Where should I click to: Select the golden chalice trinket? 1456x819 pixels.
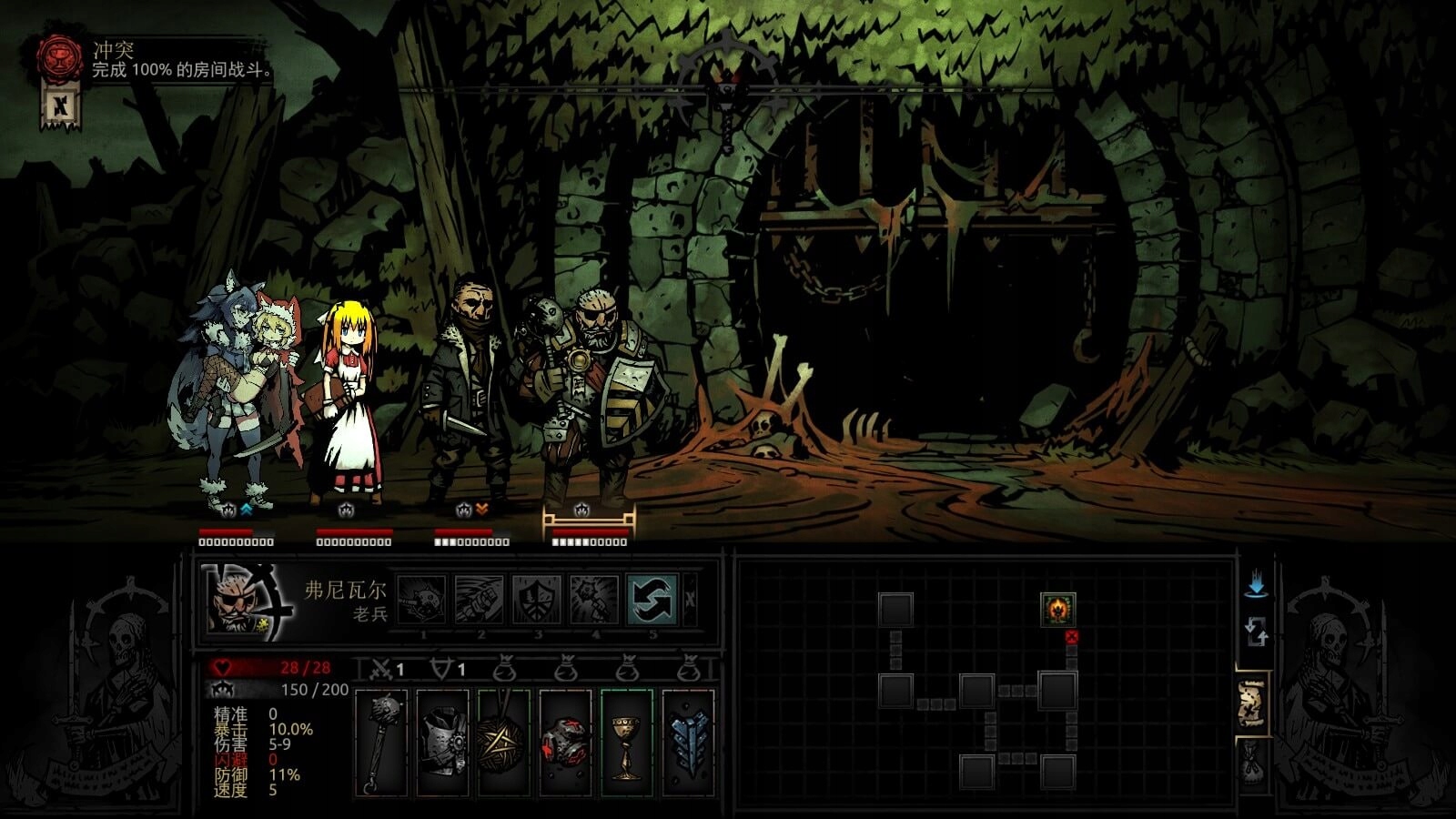[x=627, y=742]
